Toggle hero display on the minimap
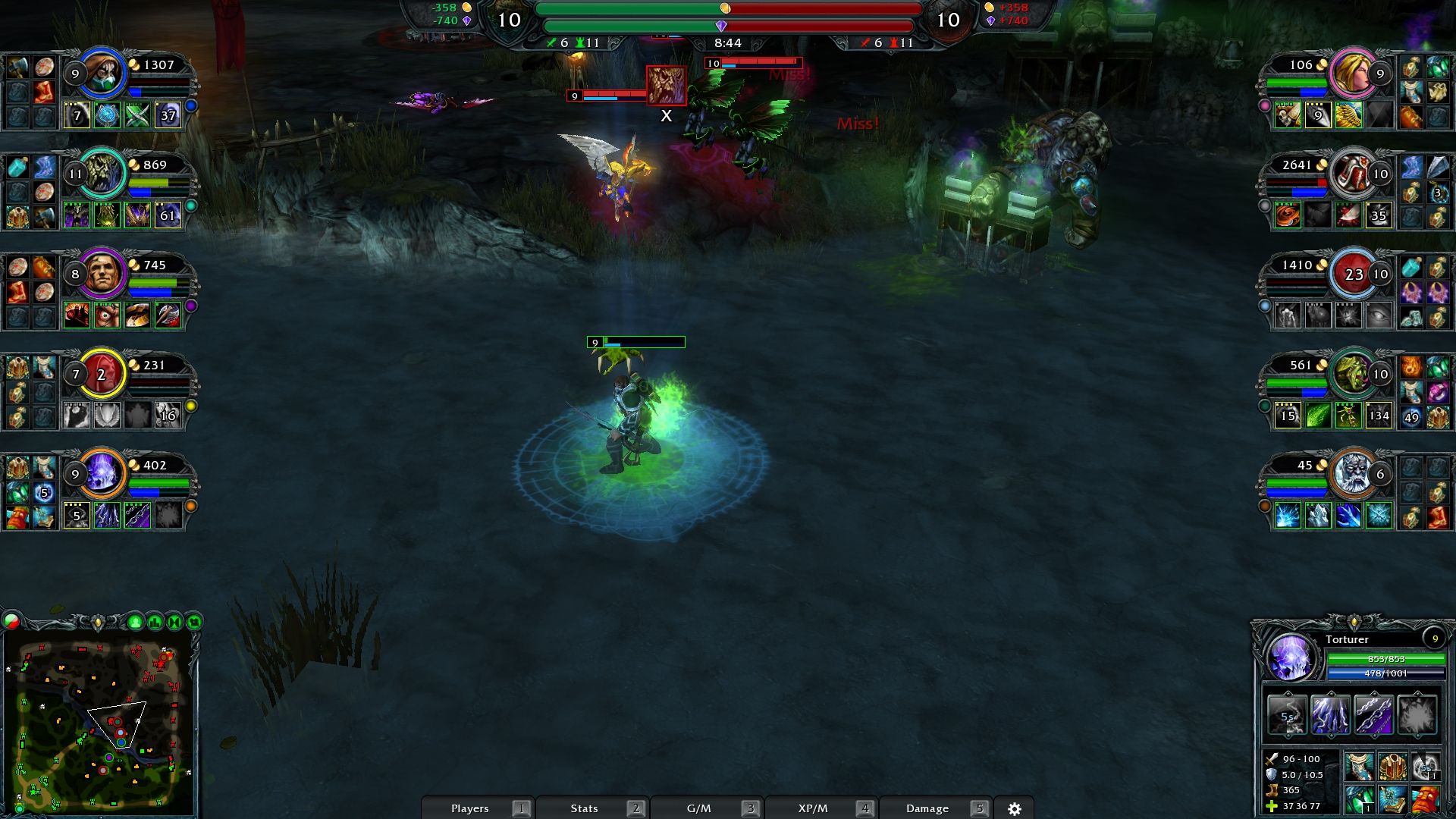The image size is (1456, 819). [x=136, y=622]
